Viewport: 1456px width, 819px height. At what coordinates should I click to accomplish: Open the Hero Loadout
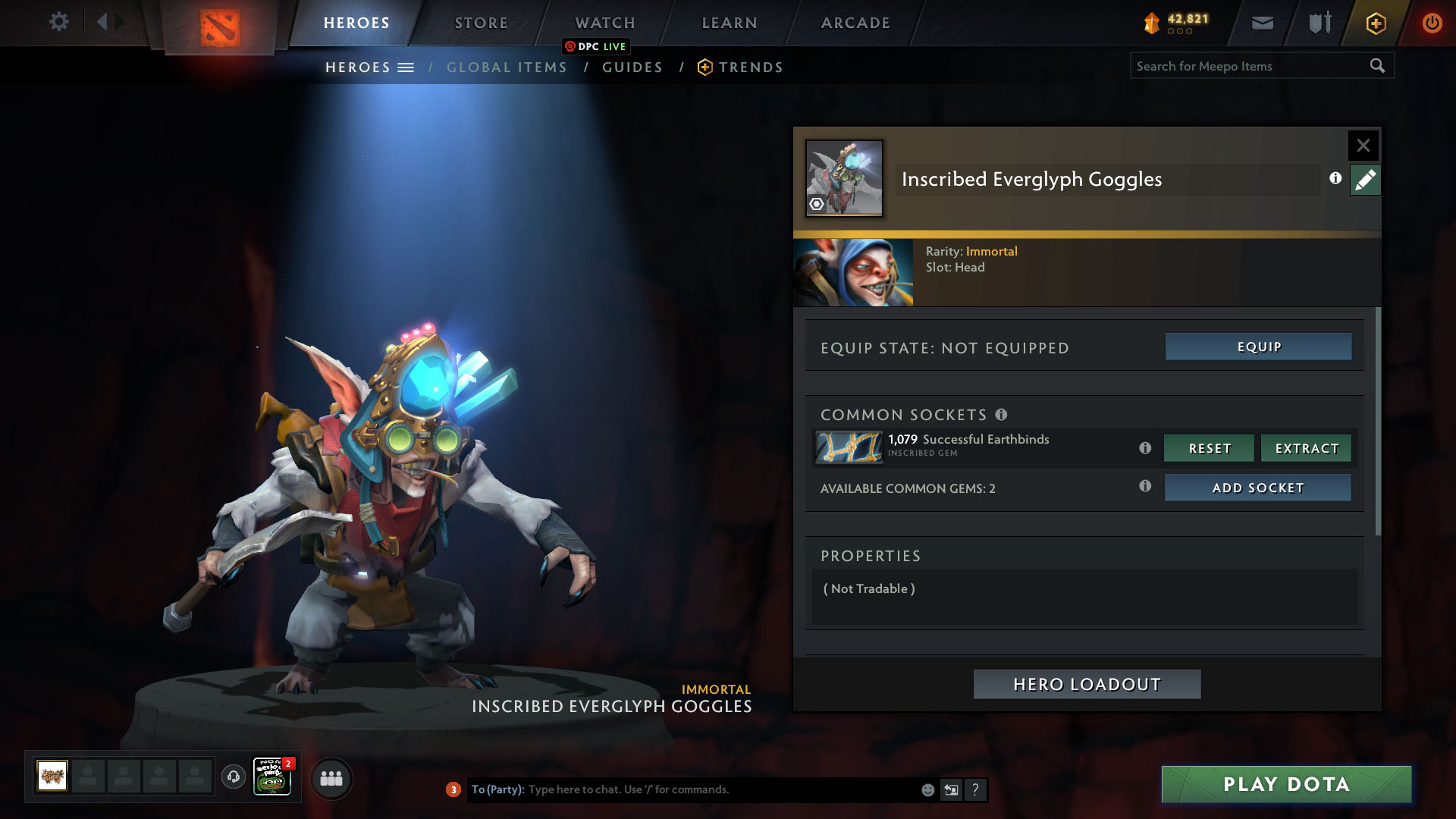pos(1087,684)
